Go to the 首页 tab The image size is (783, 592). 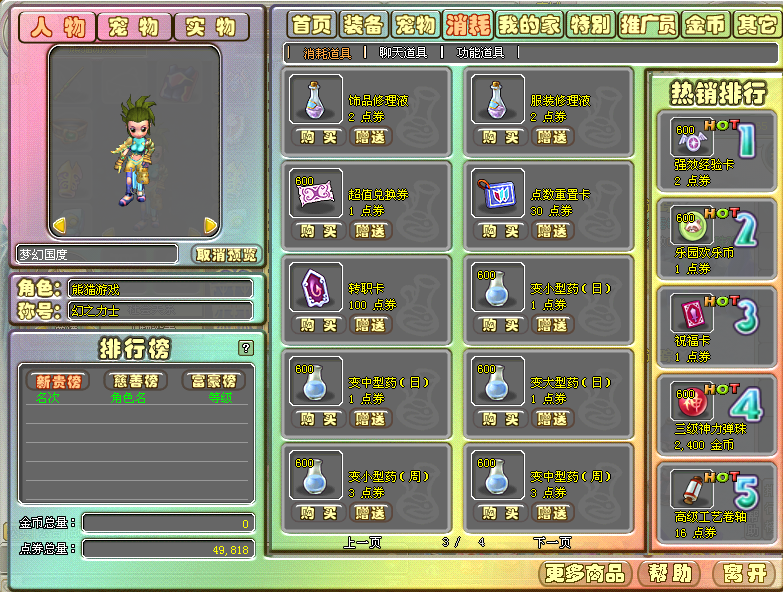click(312, 24)
